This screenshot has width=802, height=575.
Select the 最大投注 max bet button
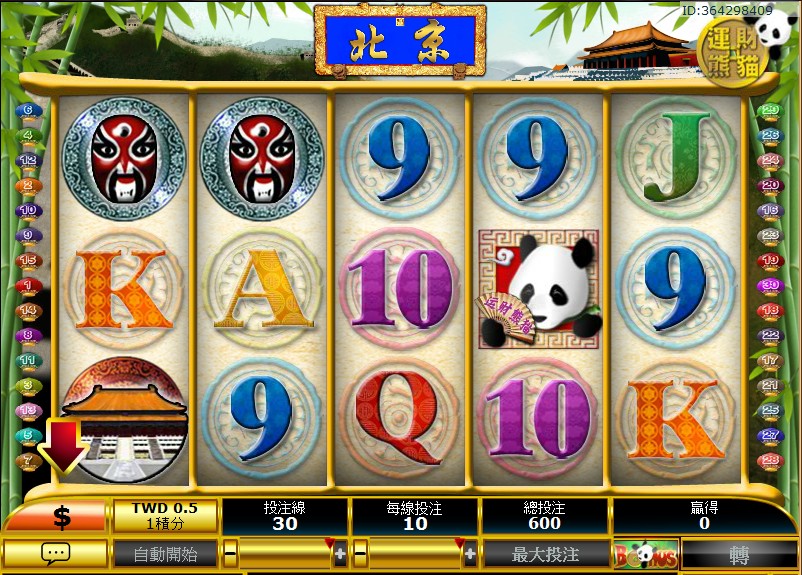pyautogui.click(x=544, y=553)
